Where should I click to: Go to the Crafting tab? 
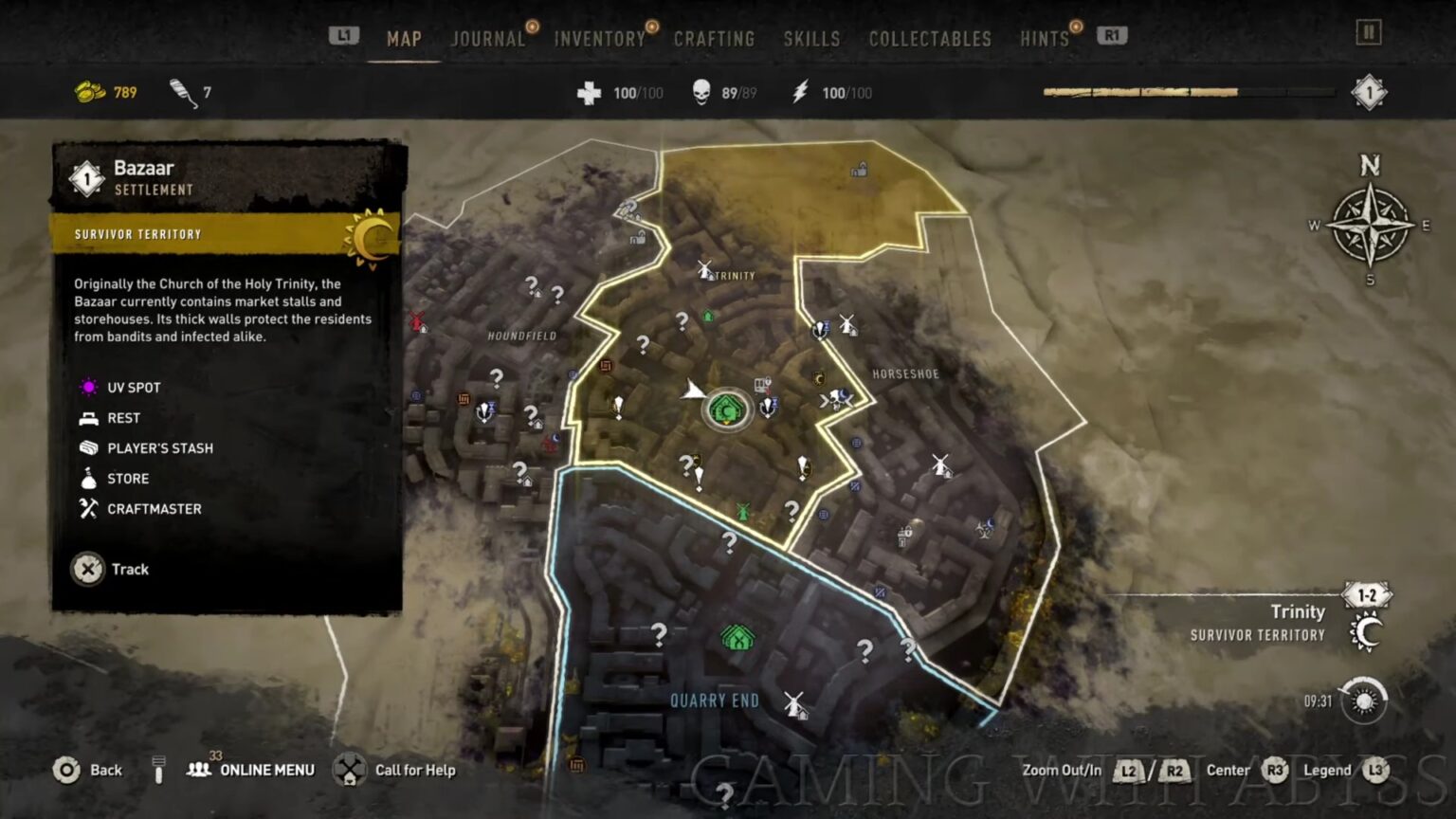[714, 39]
